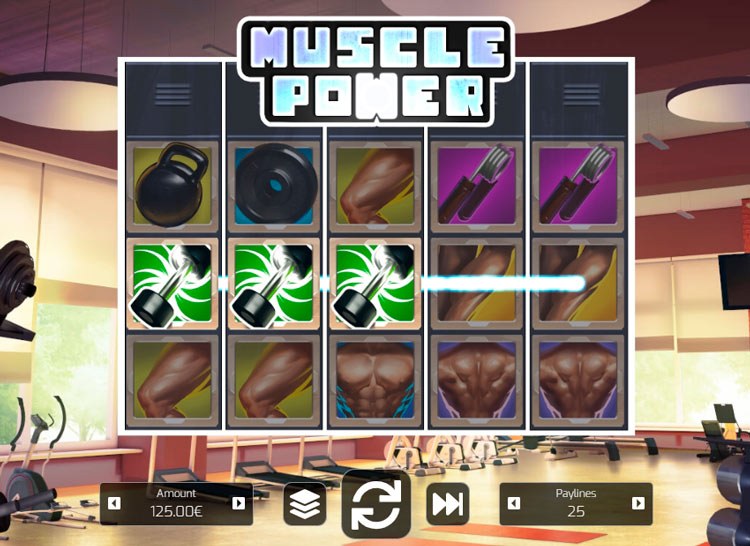This screenshot has height=546, width=750.
Task: Increase the bet Amount with right arrow
Action: coord(239,503)
